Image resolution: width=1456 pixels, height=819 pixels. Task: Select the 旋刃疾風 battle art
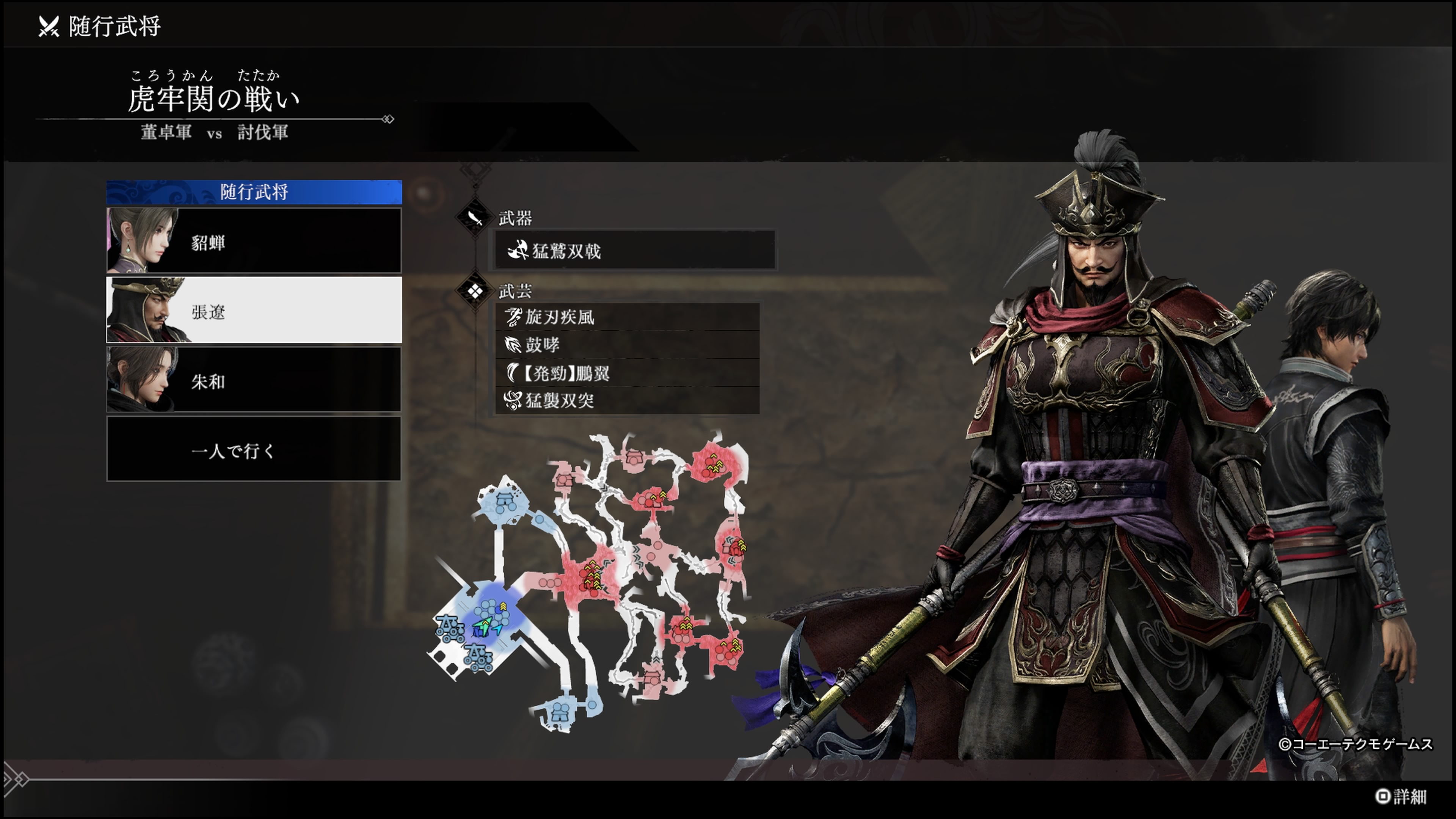coord(627,317)
